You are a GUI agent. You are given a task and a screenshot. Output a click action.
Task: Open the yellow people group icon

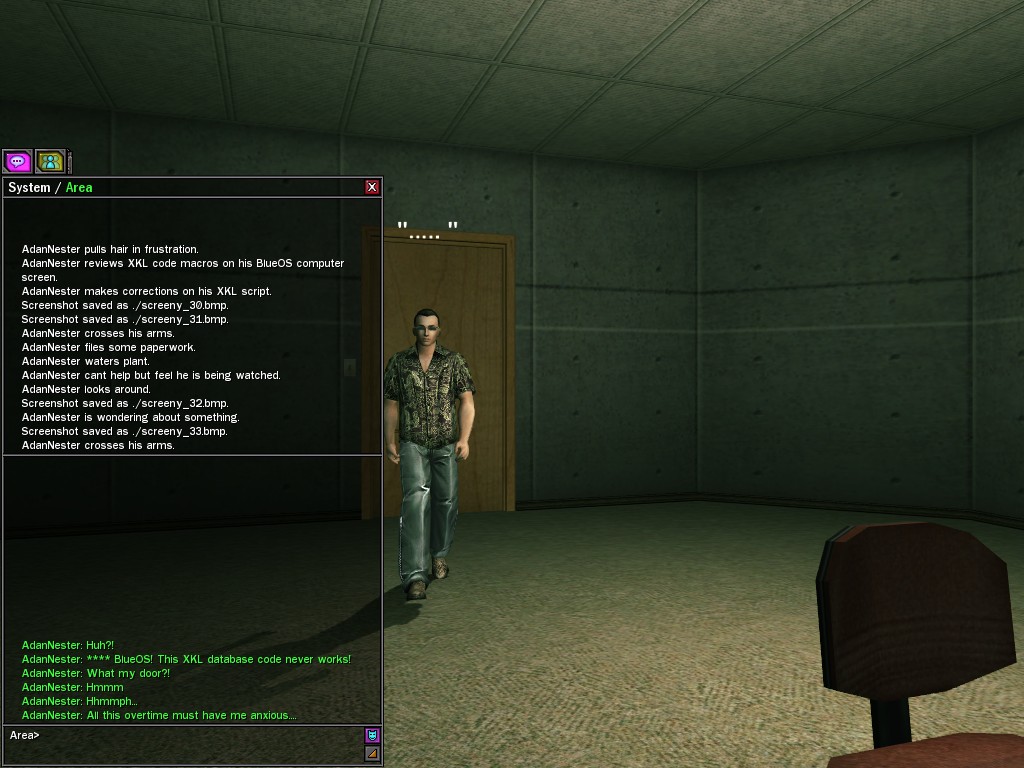pos(50,161)
